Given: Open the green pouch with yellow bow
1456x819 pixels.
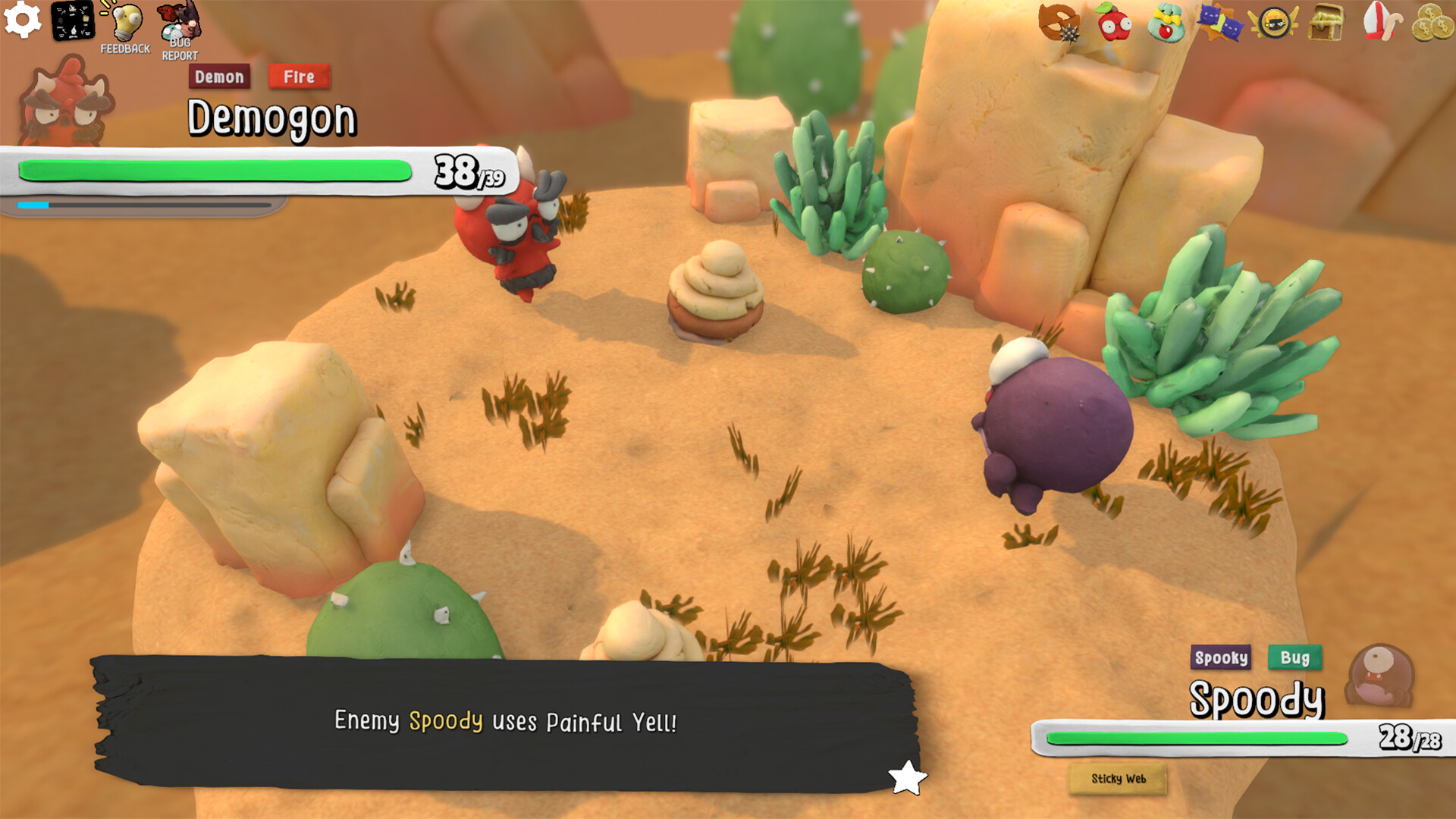Looking at the screenshot, I should click(1166, 23).
